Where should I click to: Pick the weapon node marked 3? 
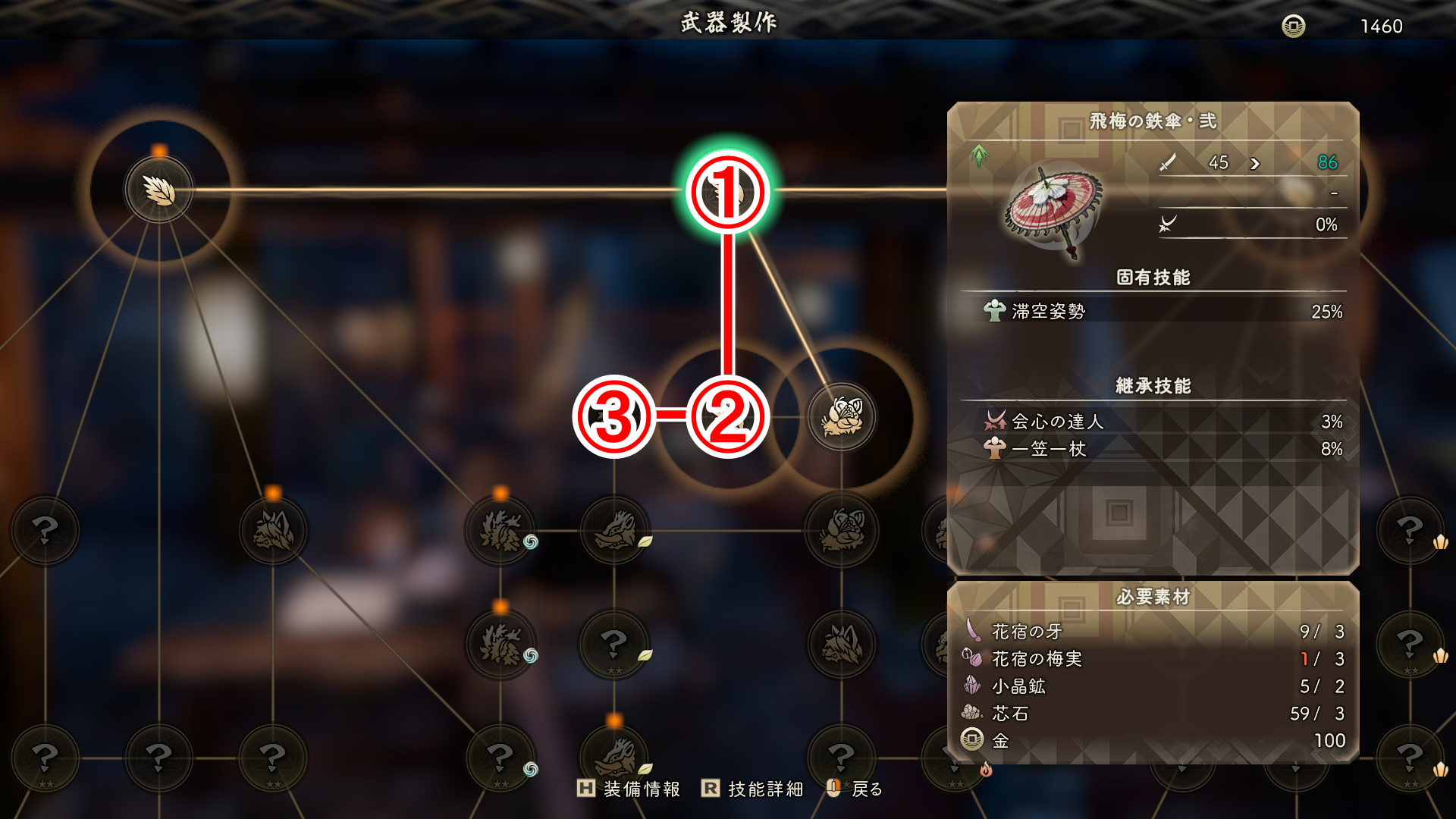tap(613, 417)
